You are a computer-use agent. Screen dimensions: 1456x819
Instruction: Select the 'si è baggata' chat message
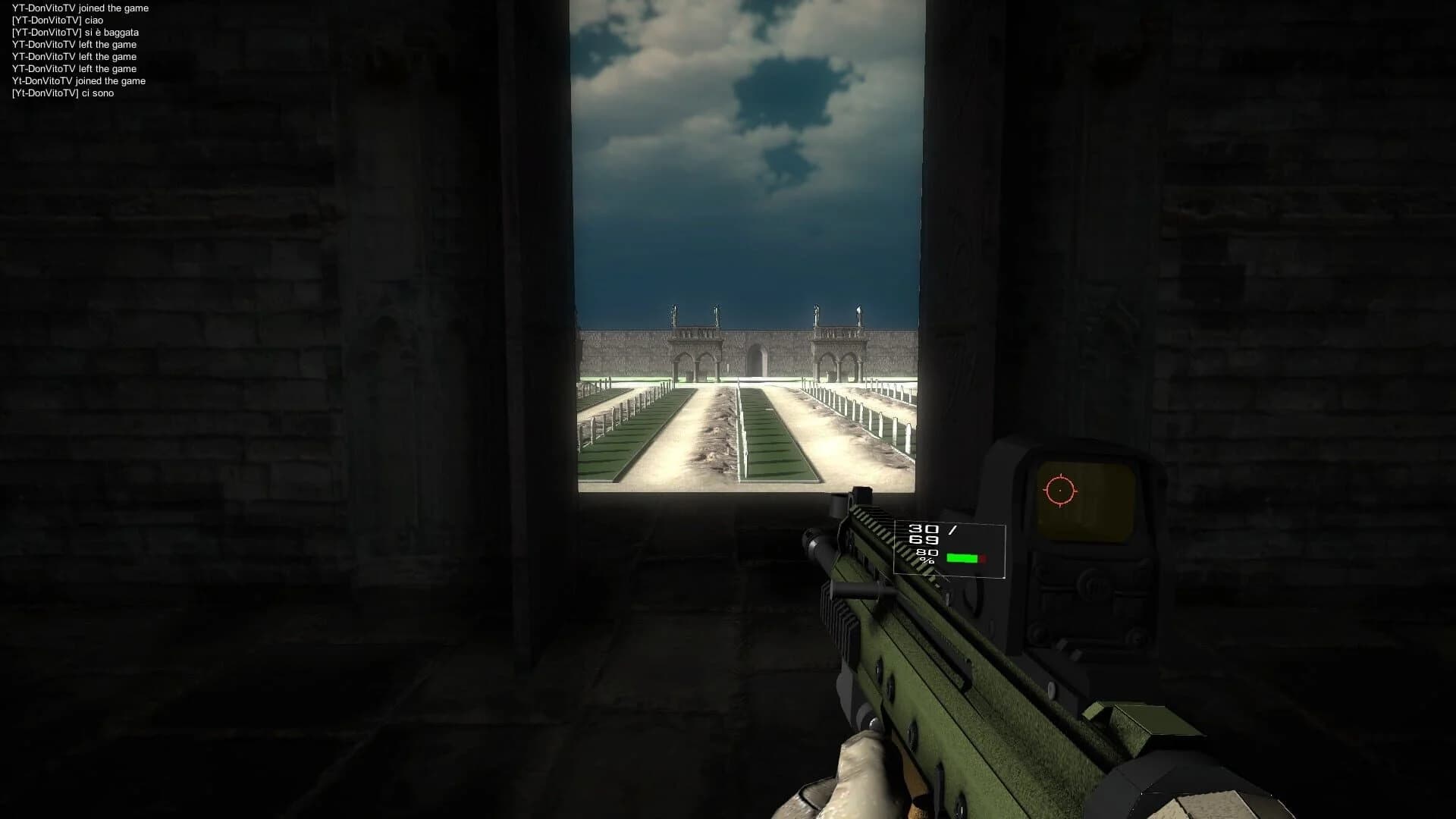(74, 33)
